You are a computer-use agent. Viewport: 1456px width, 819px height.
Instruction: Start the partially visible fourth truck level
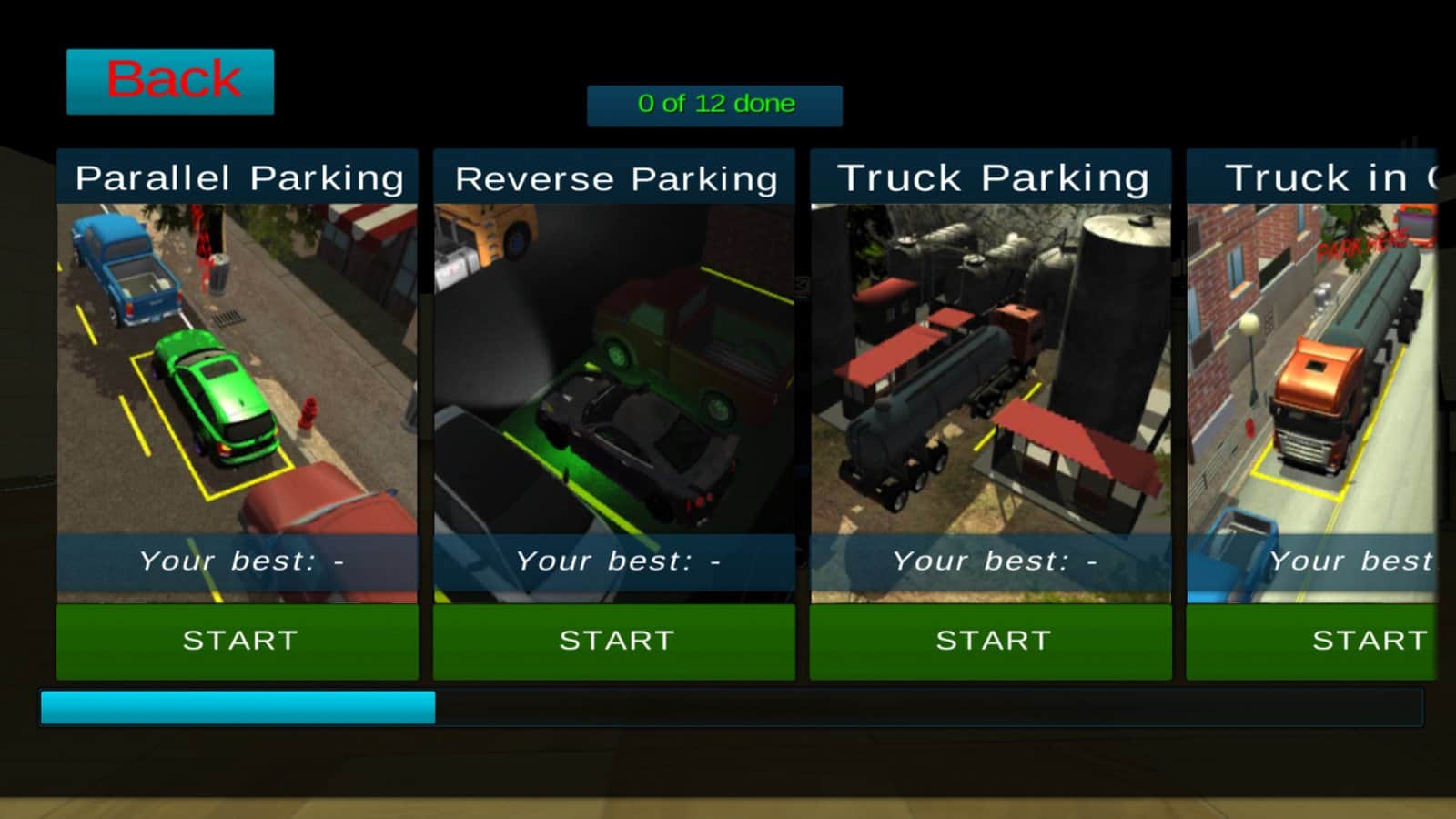pos(1312,642)
